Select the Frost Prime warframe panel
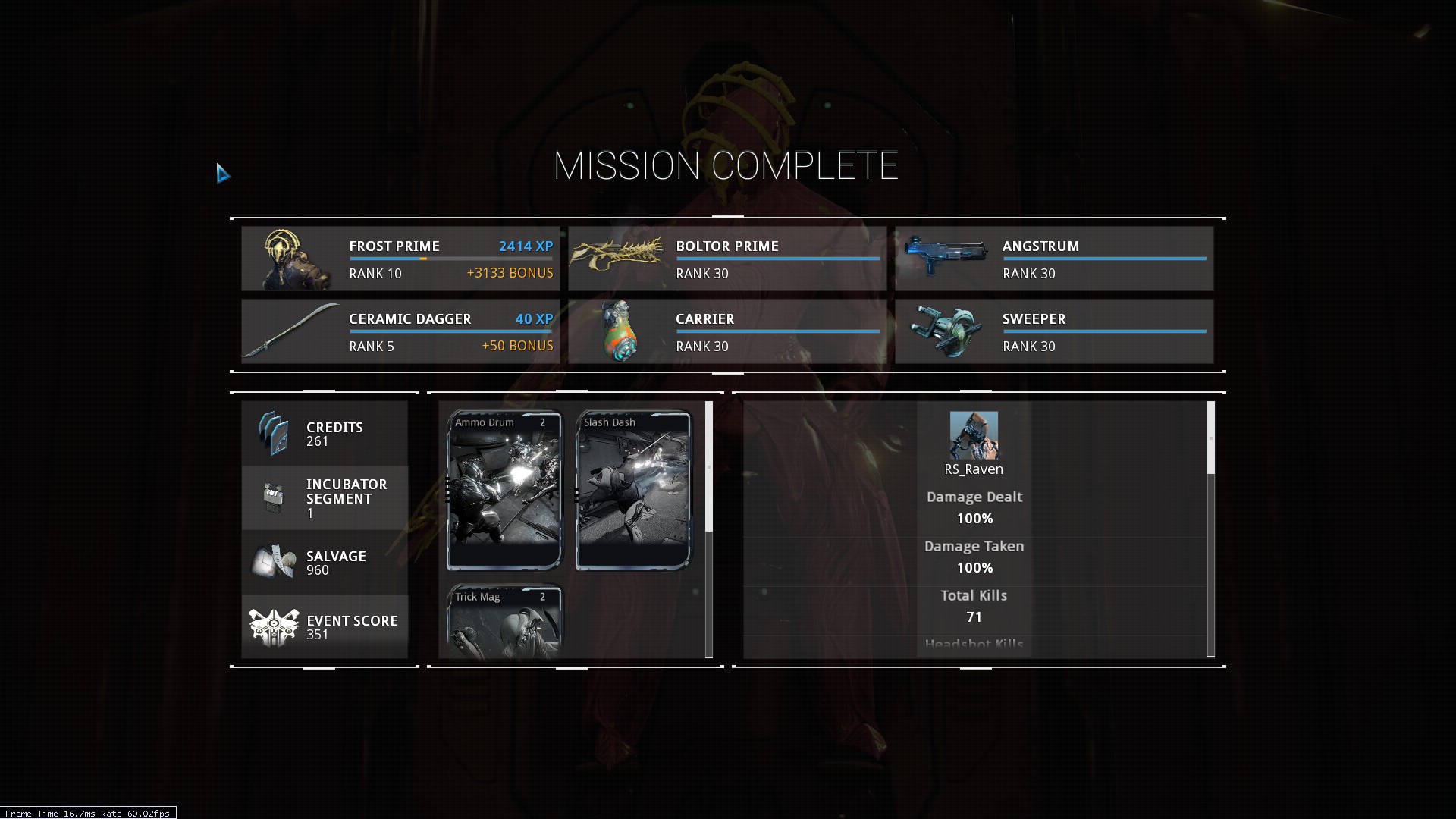This screenshot has width=1456, height=819. (400, 259)
